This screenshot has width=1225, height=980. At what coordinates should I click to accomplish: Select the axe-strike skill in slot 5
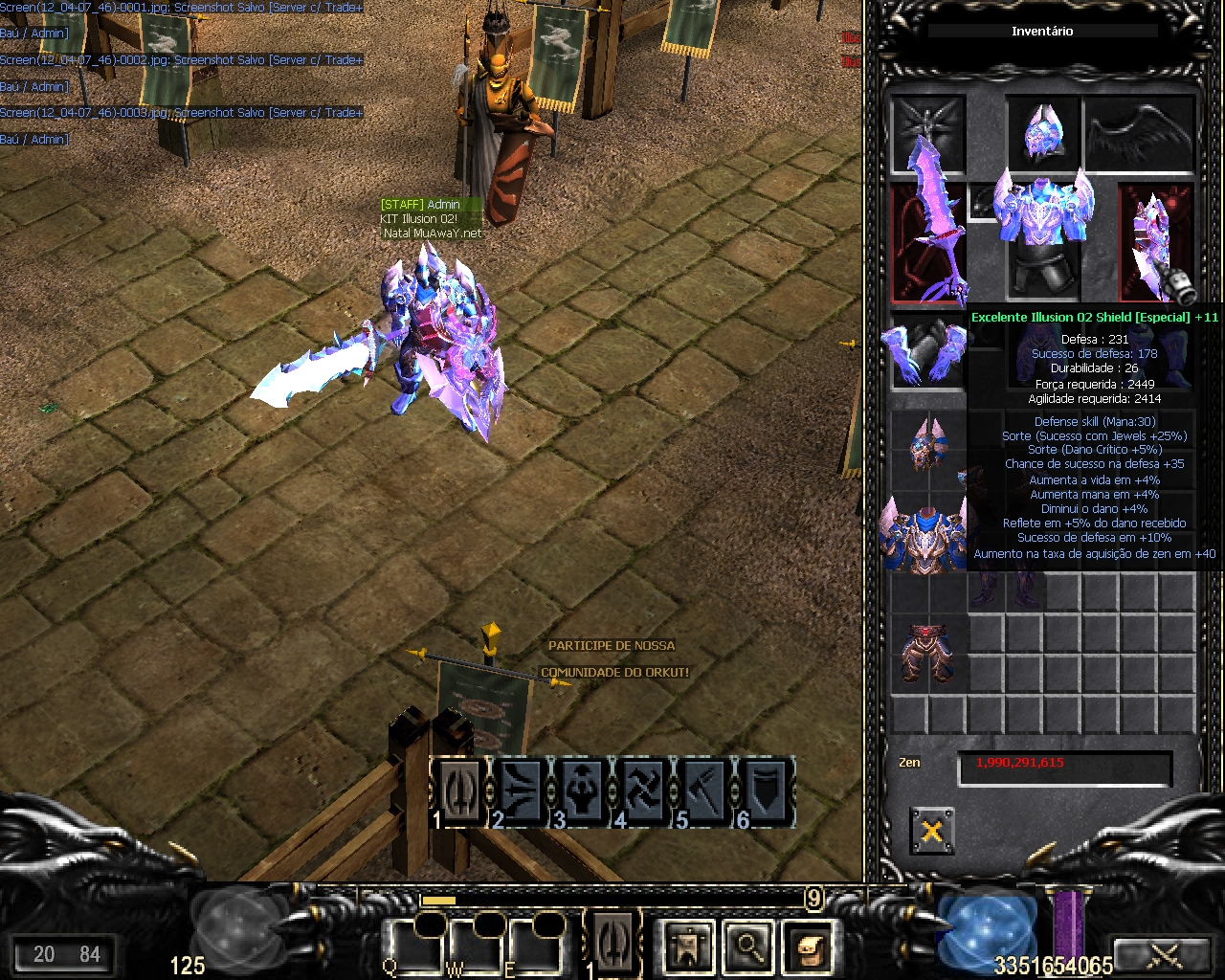(705, 791)
